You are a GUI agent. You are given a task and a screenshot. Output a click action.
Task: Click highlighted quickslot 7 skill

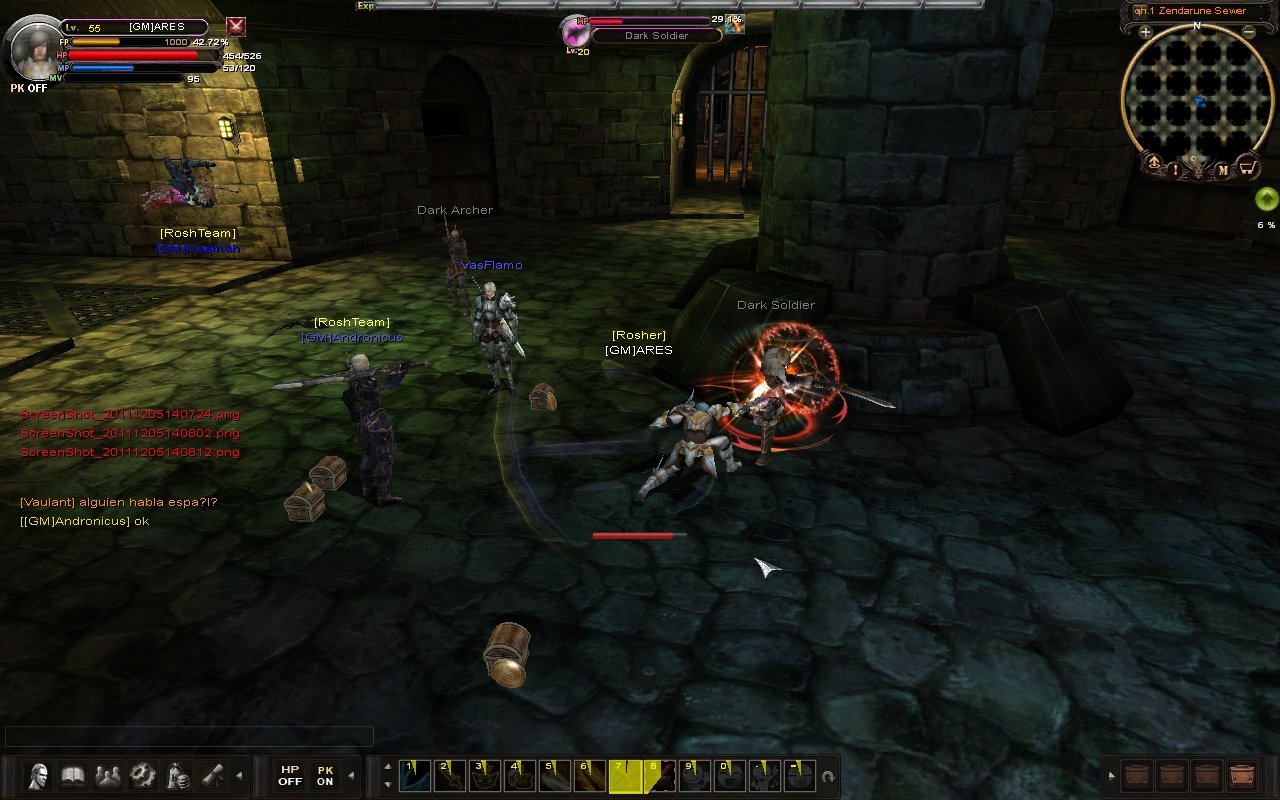[624, 776]
